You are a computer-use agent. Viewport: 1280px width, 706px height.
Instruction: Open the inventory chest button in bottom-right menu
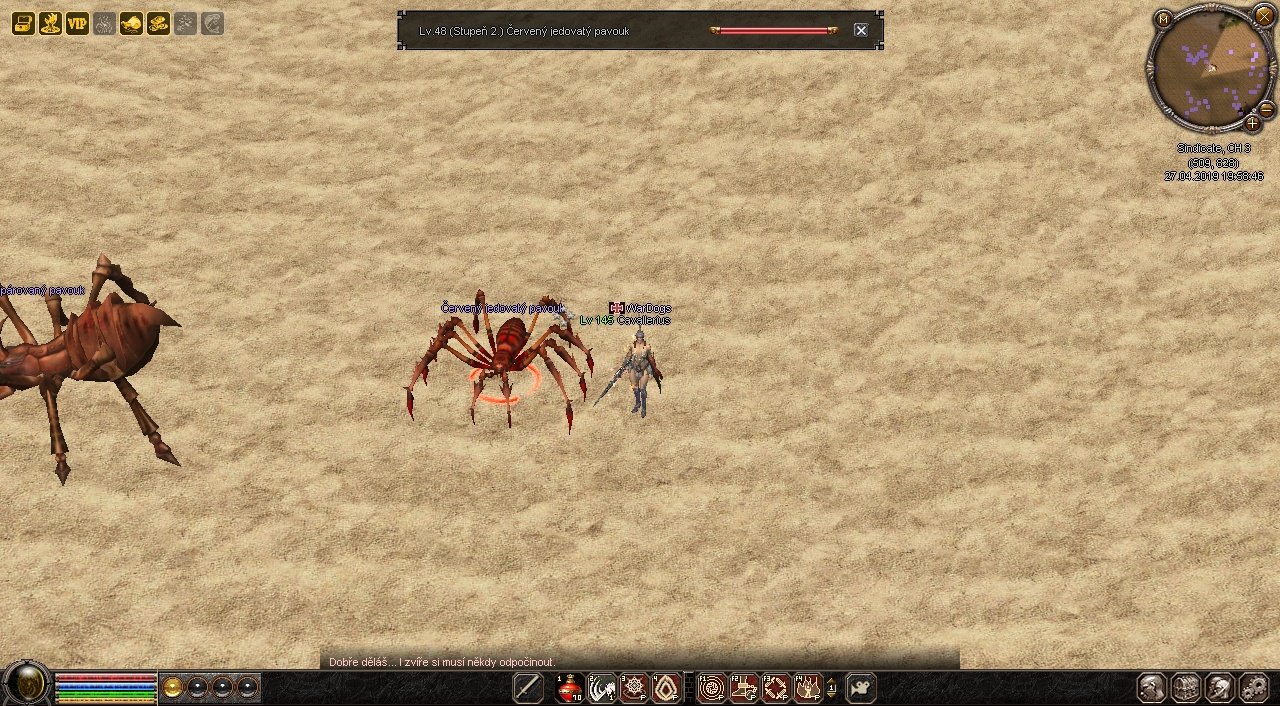tap(1186, 688)
